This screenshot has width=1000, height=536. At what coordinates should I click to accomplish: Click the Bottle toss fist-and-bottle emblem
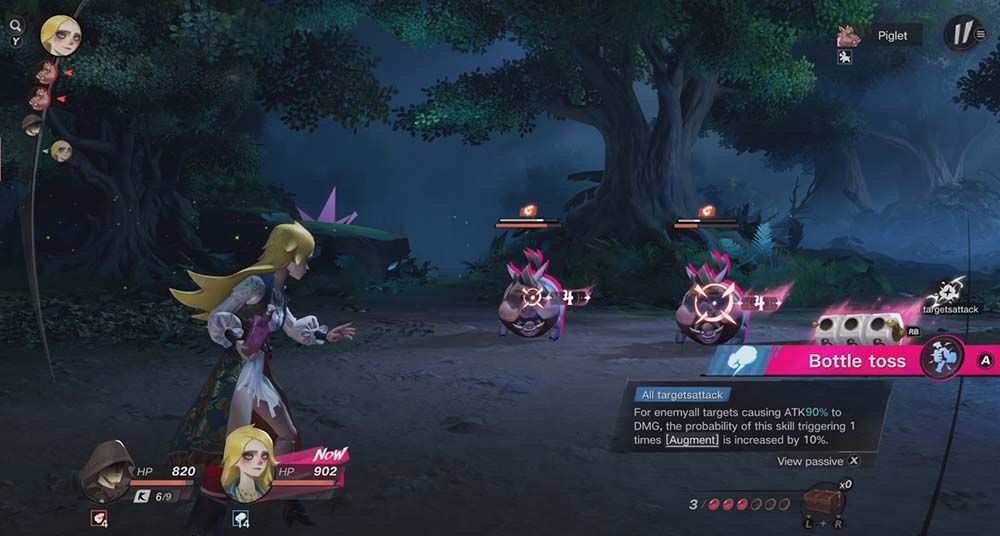point(941,357)
